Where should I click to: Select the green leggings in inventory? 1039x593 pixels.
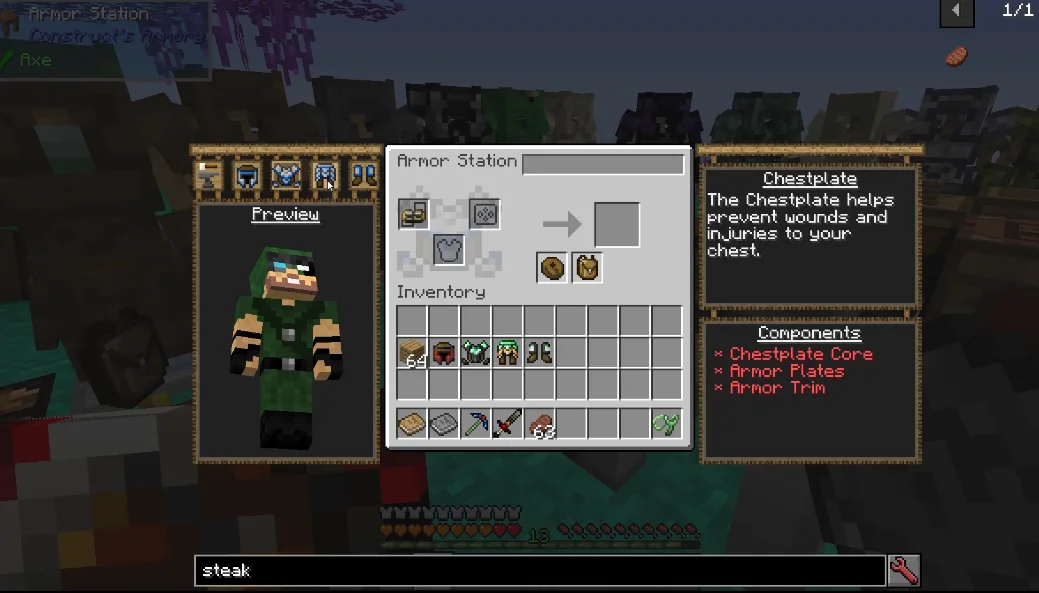[x=507, y=353]
